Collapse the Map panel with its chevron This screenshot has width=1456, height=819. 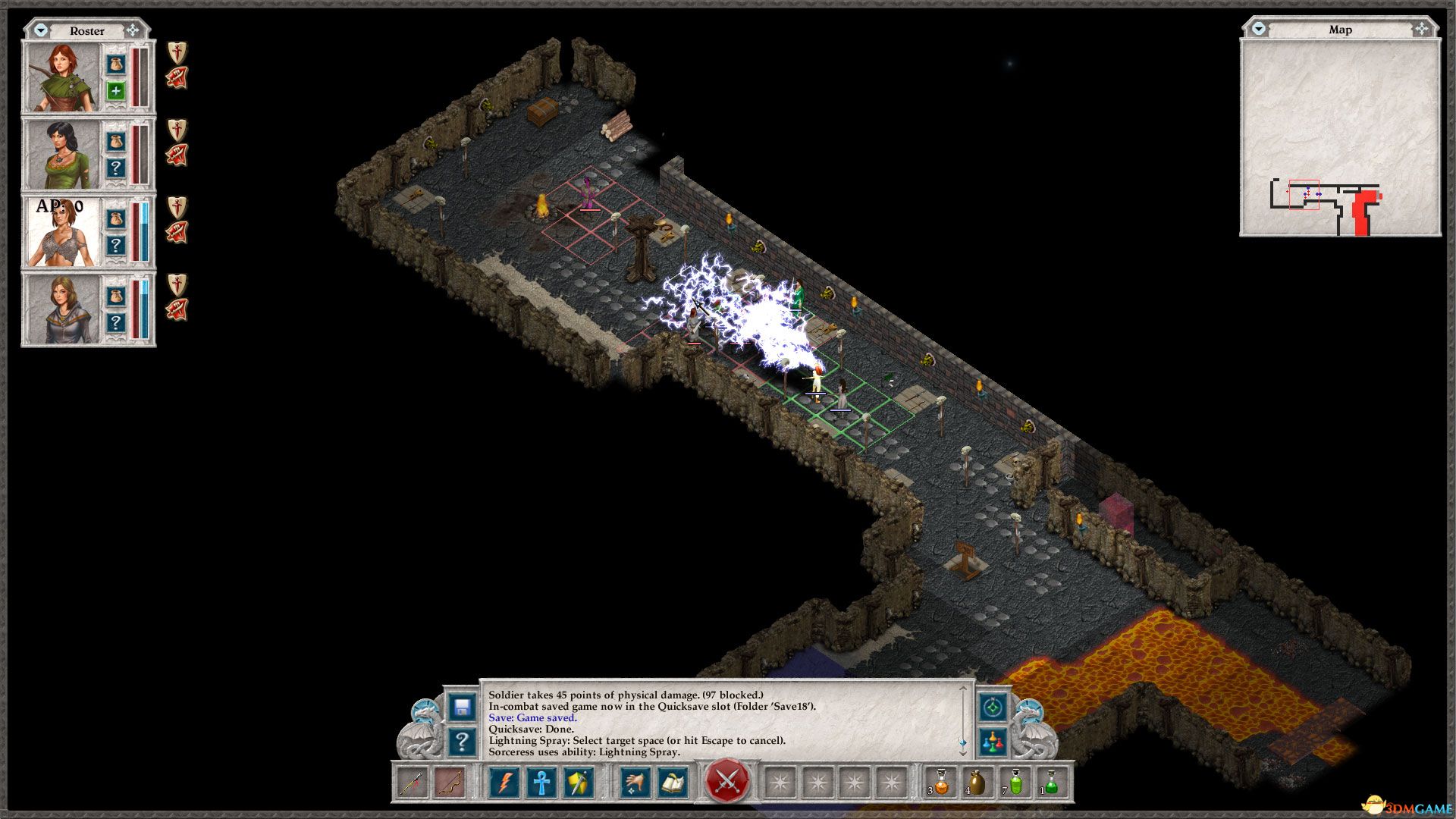point(1259,30)
